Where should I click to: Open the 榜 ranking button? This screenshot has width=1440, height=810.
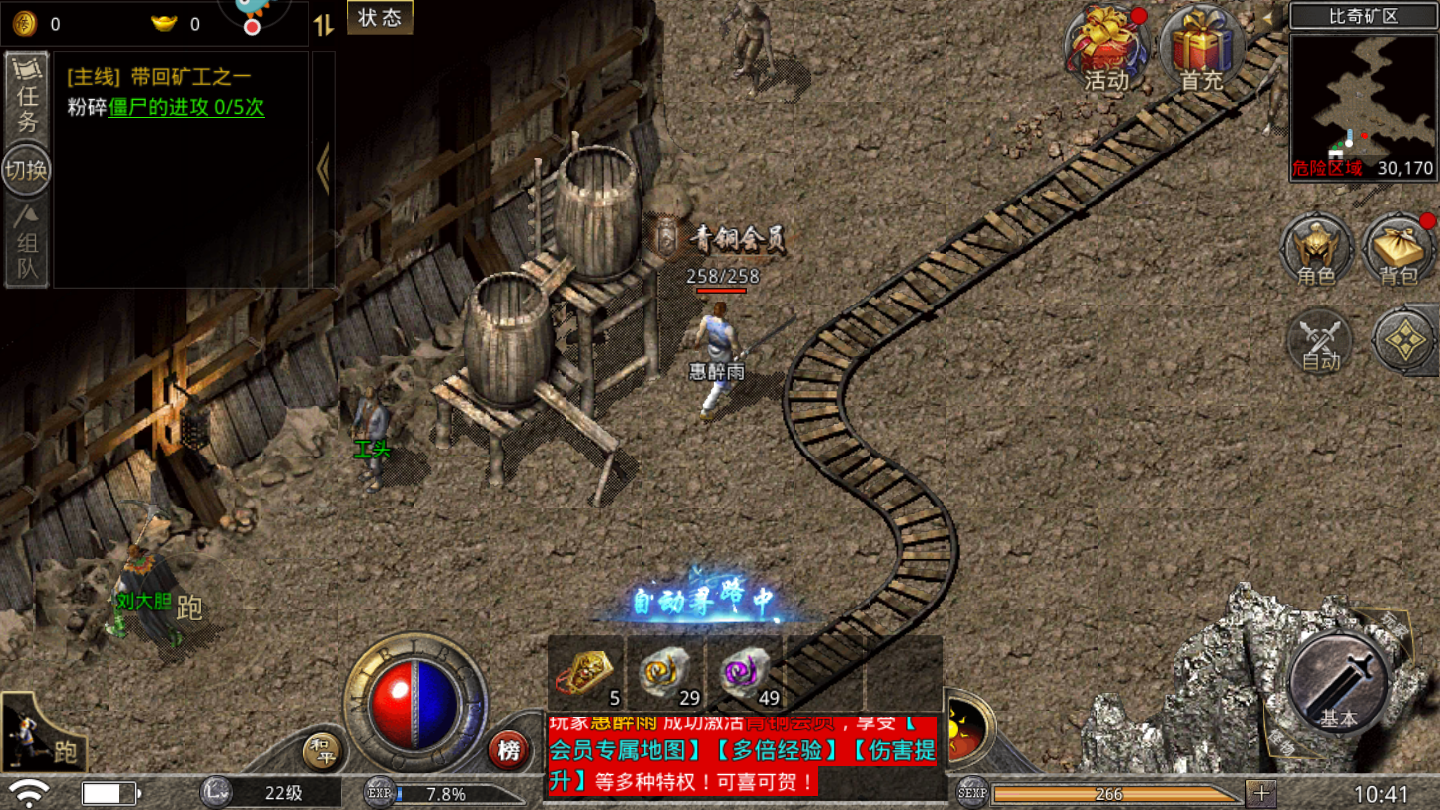coord(509,750)
